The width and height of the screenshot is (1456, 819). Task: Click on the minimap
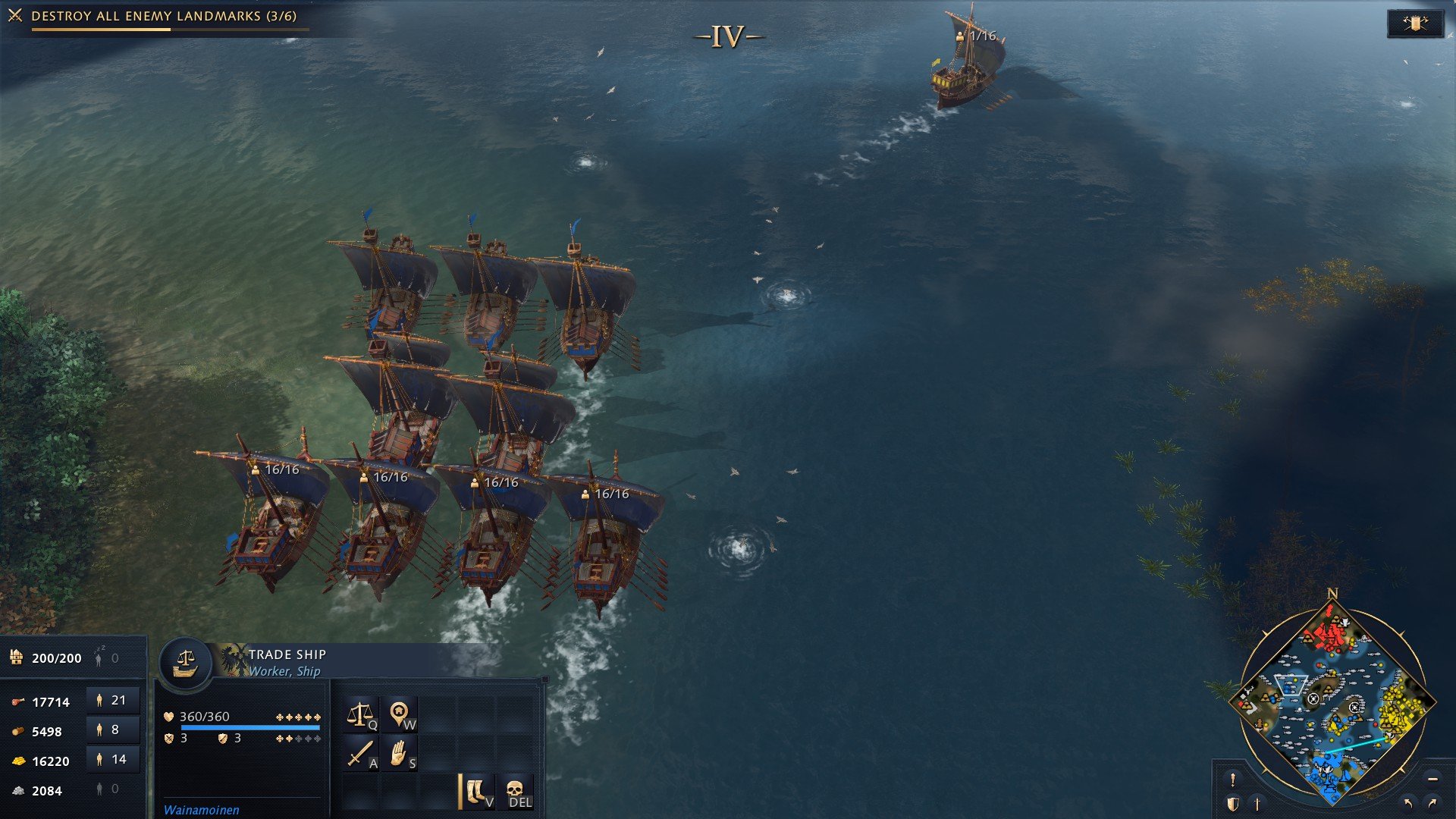(x=1332, y=701)
